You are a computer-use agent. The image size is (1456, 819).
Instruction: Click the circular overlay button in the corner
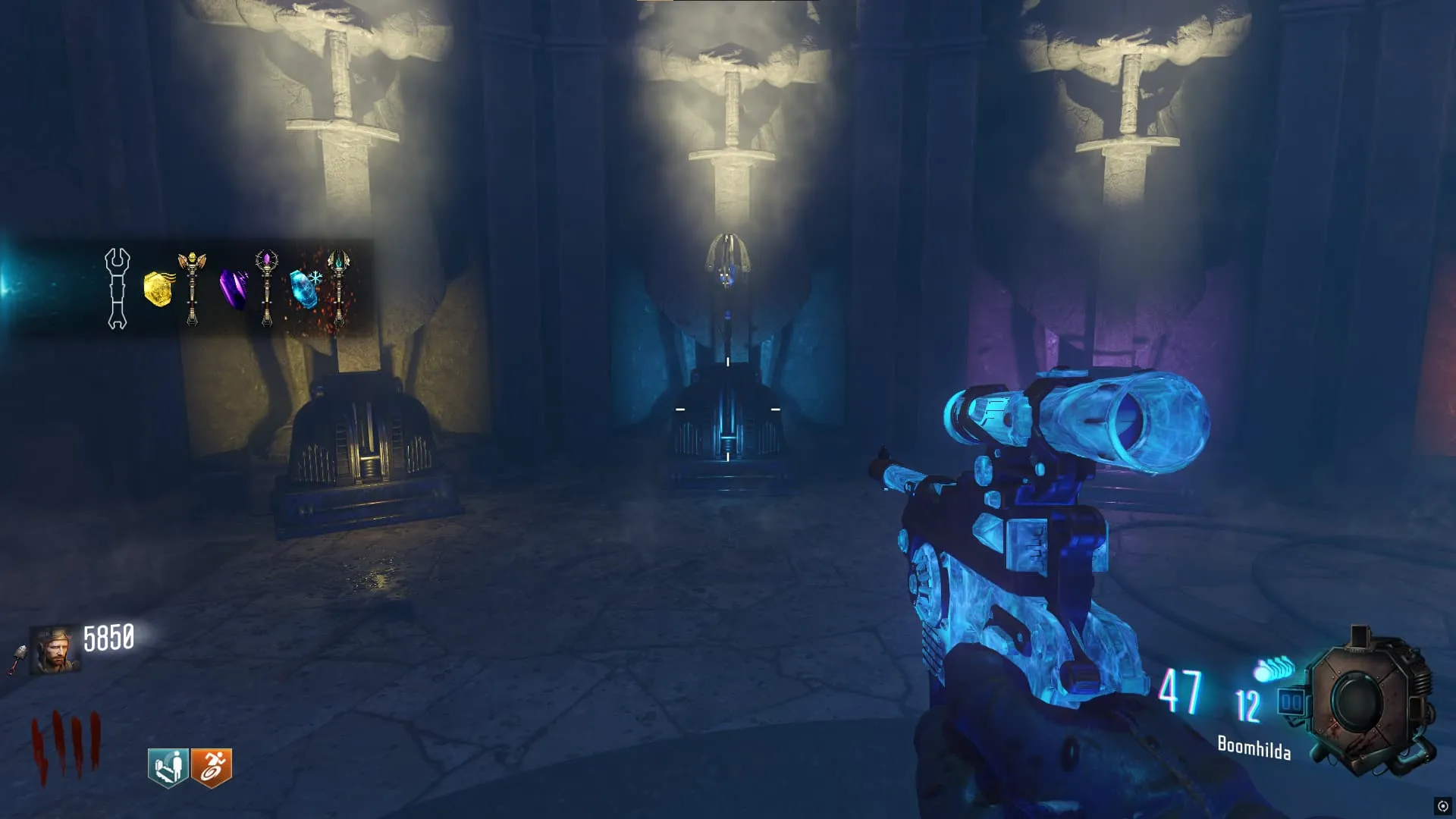click(x=1442, y=805)
